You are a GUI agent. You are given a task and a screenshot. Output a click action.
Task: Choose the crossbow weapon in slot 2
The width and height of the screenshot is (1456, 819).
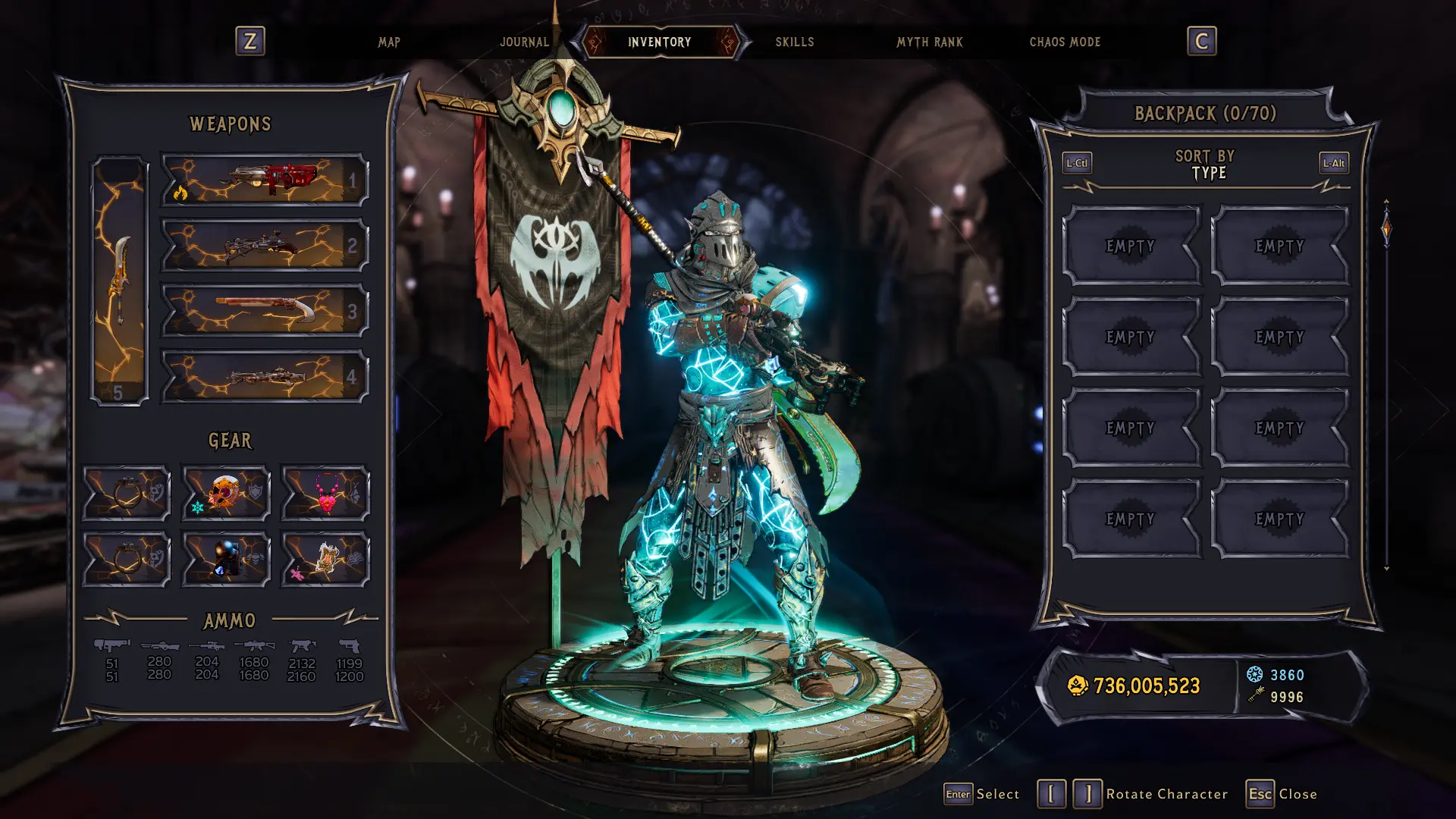pyautogui.click(x=265, y=246)
